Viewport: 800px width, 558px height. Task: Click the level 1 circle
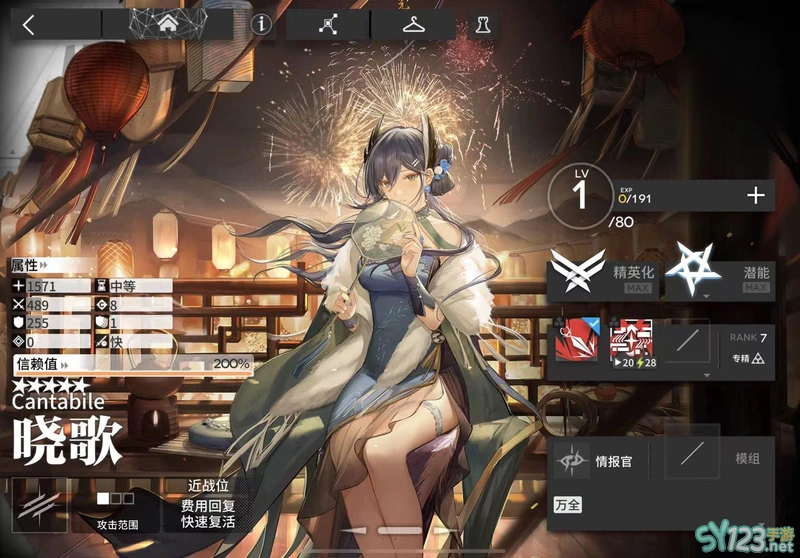(x=581, y=194)
